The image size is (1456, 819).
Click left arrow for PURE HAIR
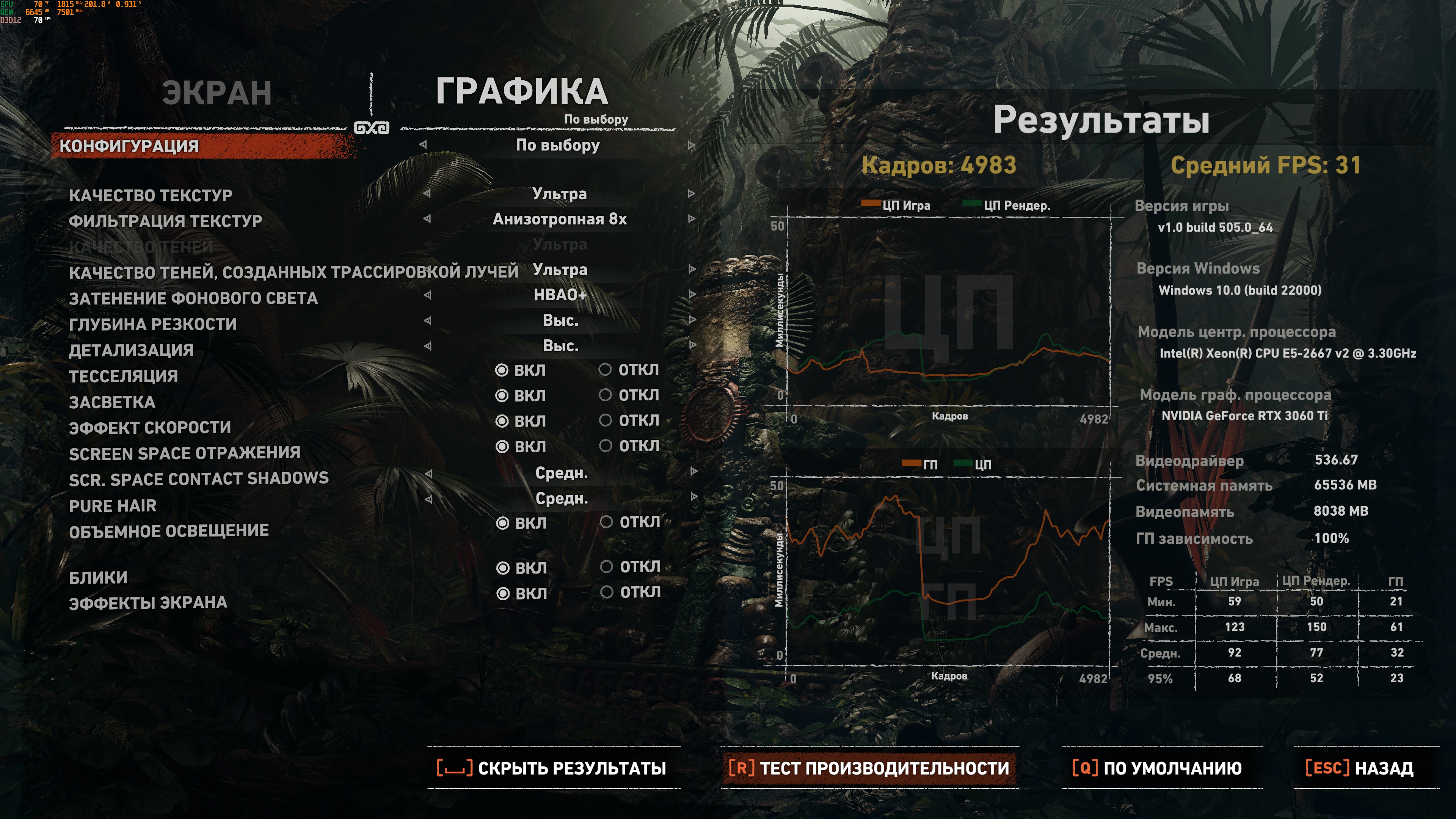[428, 499]
